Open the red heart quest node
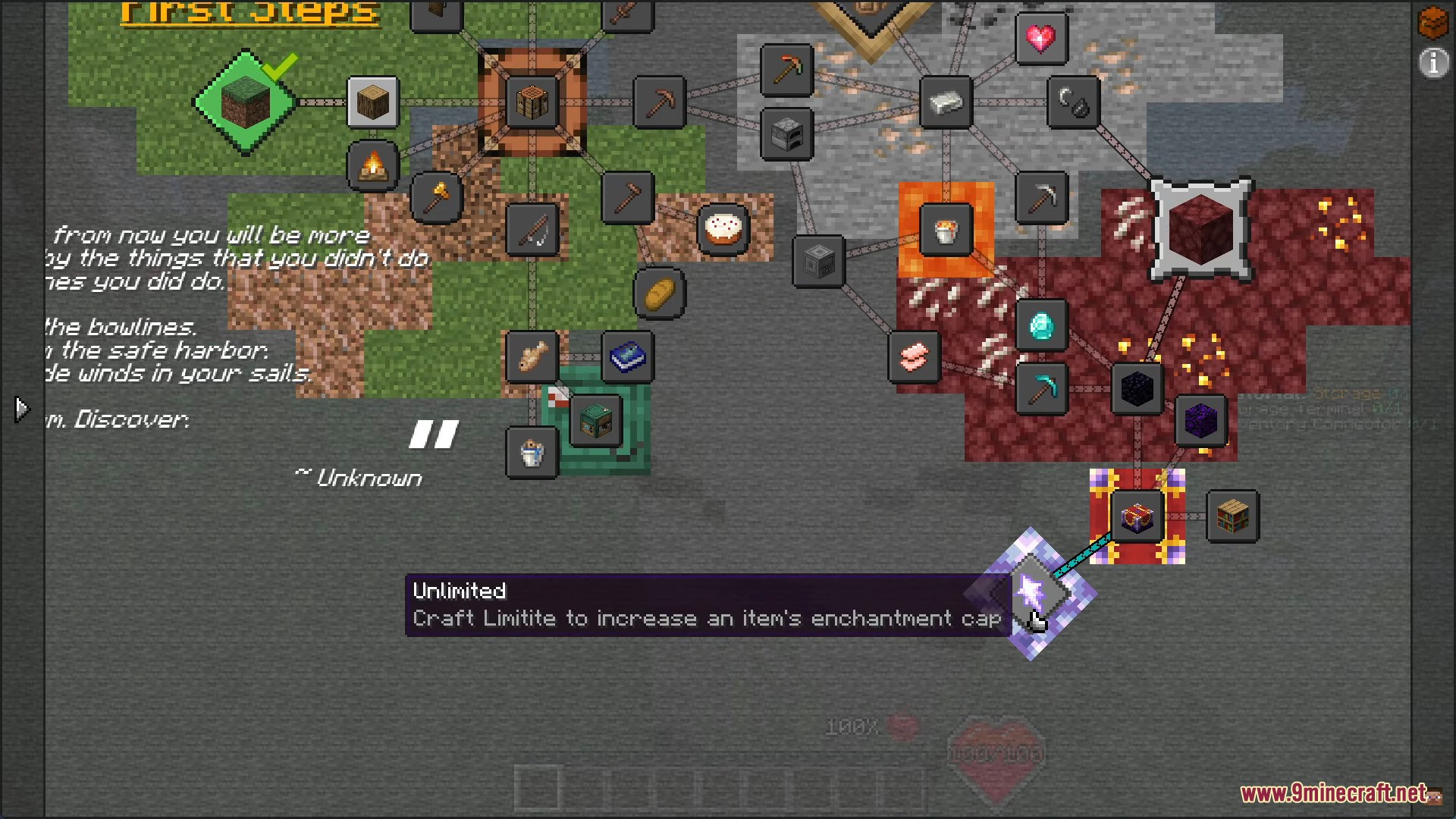The height and width of the screenshot is (819, 1456). (1041, 38)
